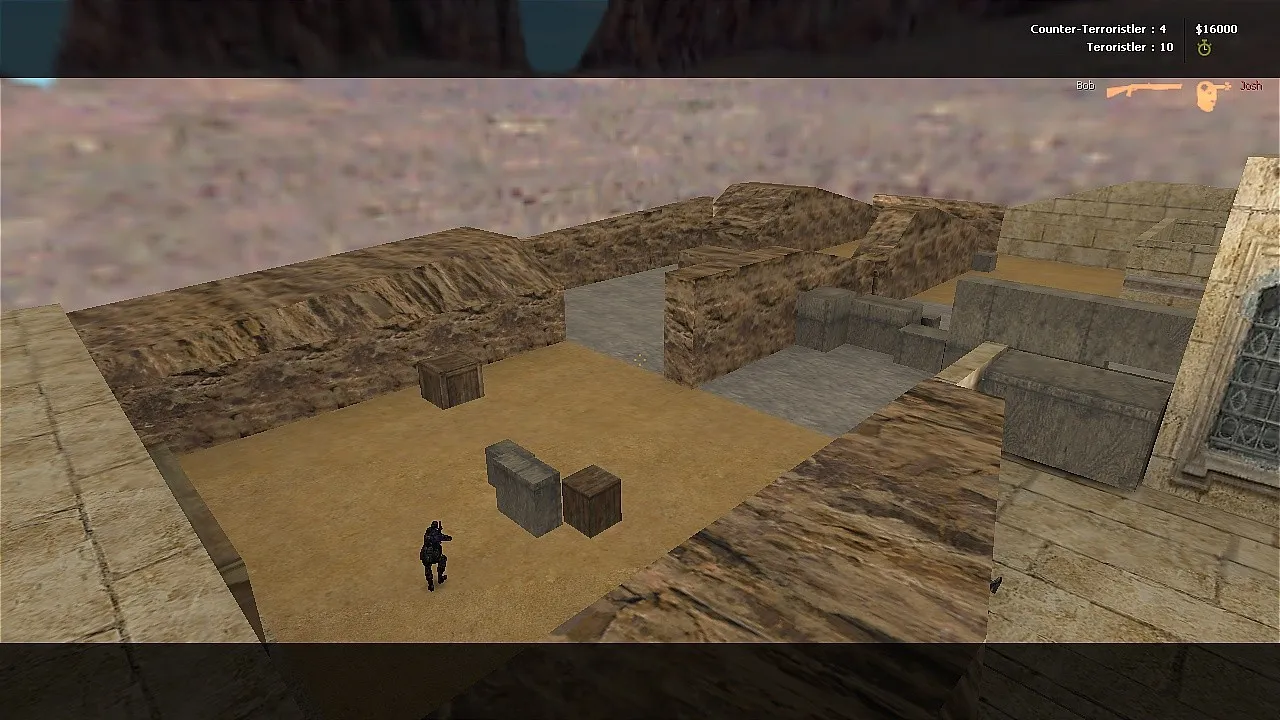Screen dimensions: 1280x720
Task: Click the kill feed banner strip
Action: click(1160, 86)
